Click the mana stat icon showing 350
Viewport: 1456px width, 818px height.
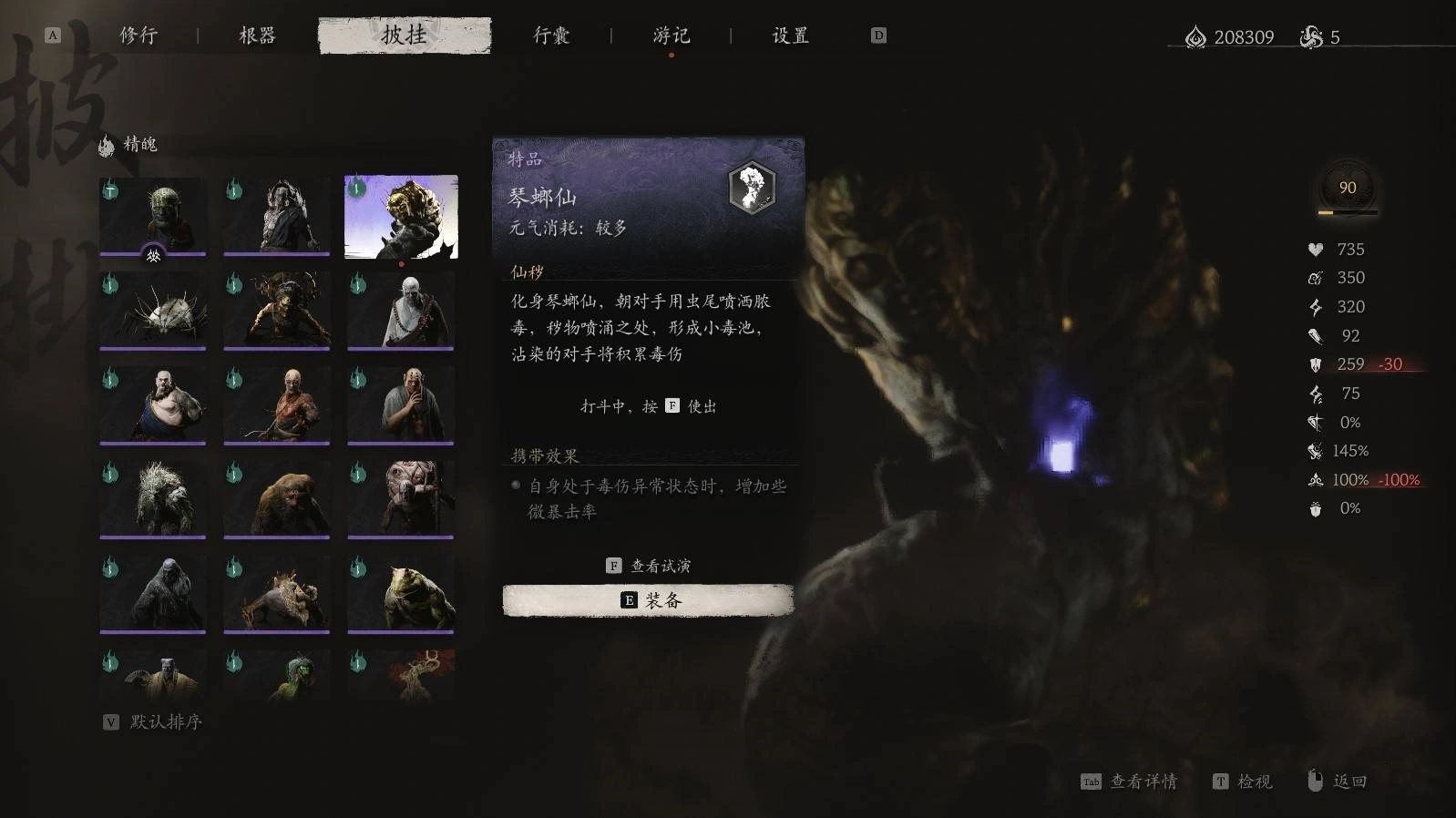[1314, 278]
